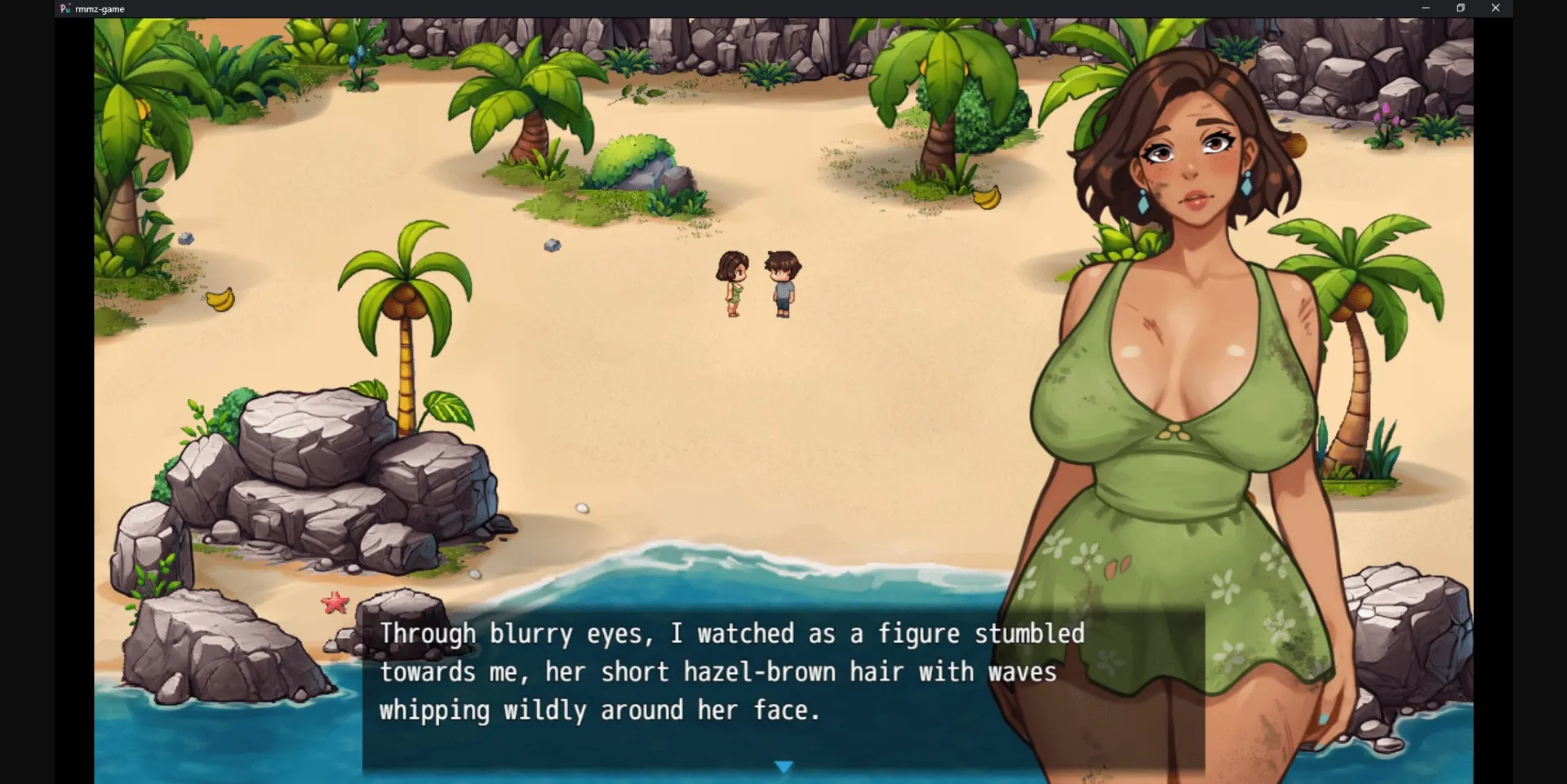Click the rmmz-game title bar label

(99, 8)
